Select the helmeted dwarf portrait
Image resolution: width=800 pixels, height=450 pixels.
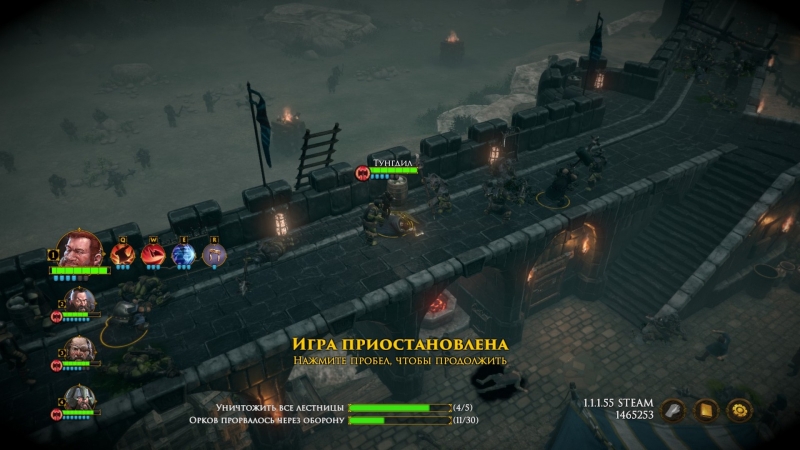coord(80,399)
